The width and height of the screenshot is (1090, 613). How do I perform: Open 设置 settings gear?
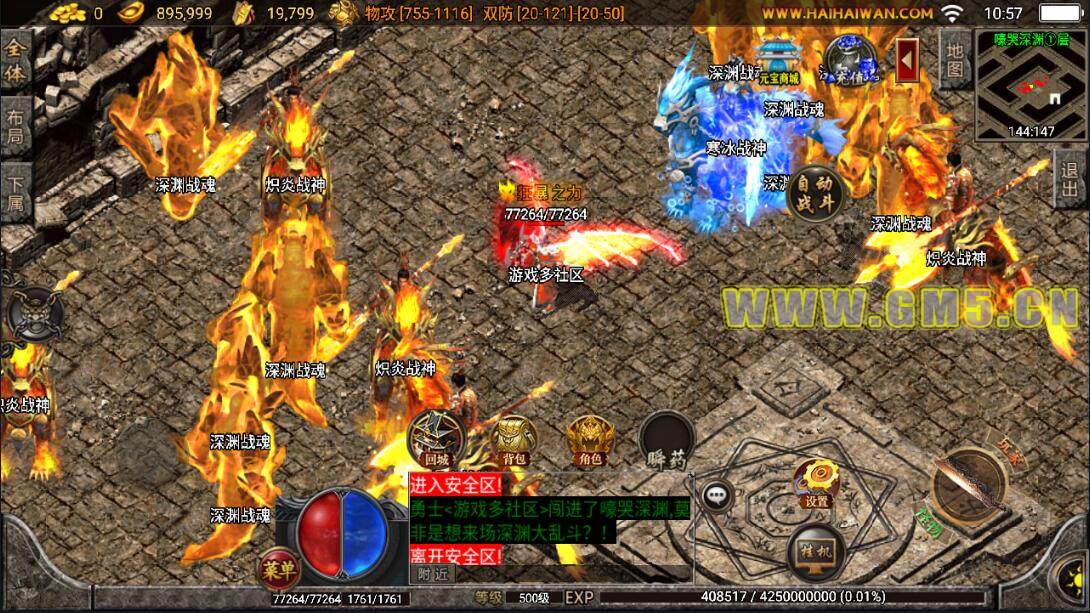coord(816,483)
